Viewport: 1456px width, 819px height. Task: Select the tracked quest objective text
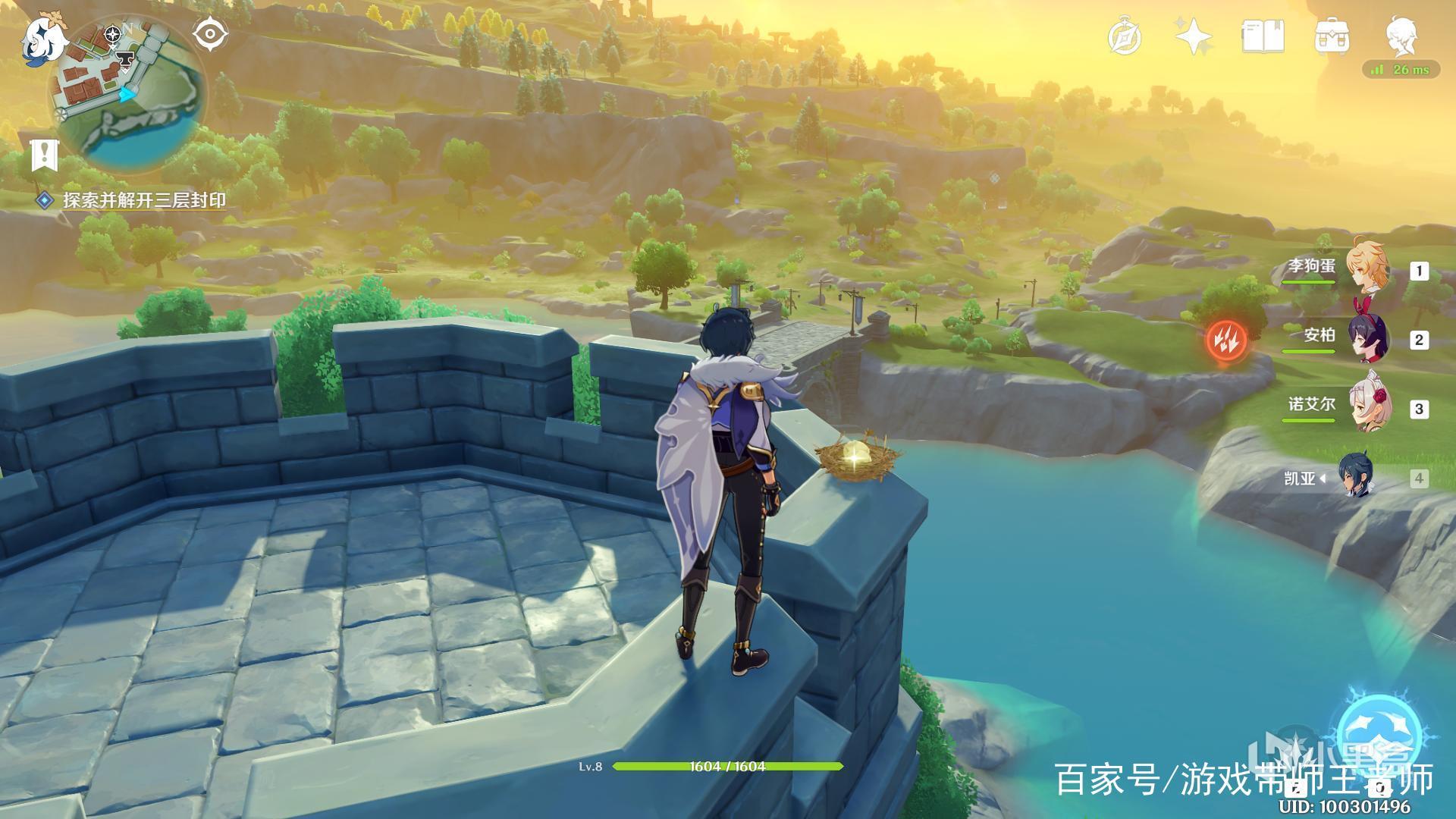point(144,200)
